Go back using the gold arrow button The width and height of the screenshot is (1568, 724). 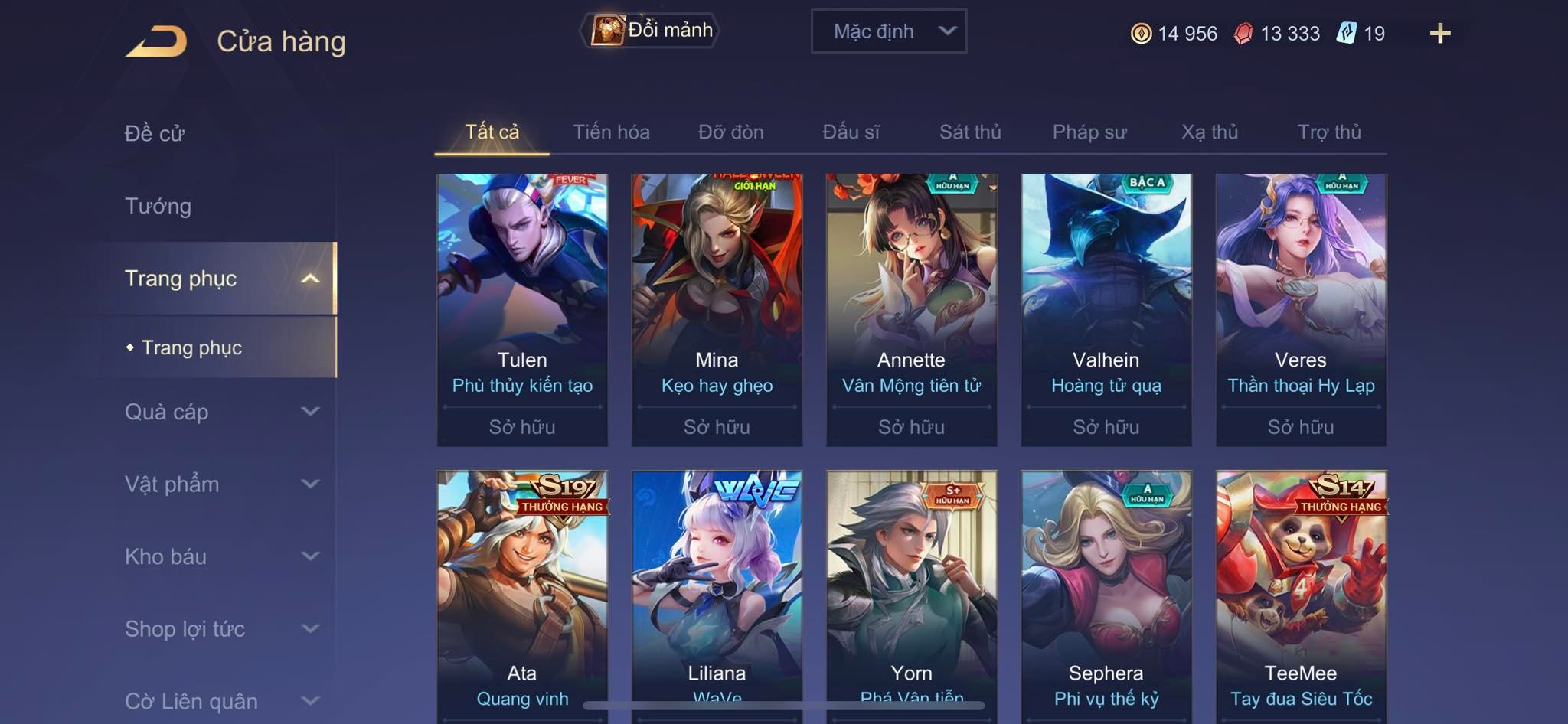156,41
